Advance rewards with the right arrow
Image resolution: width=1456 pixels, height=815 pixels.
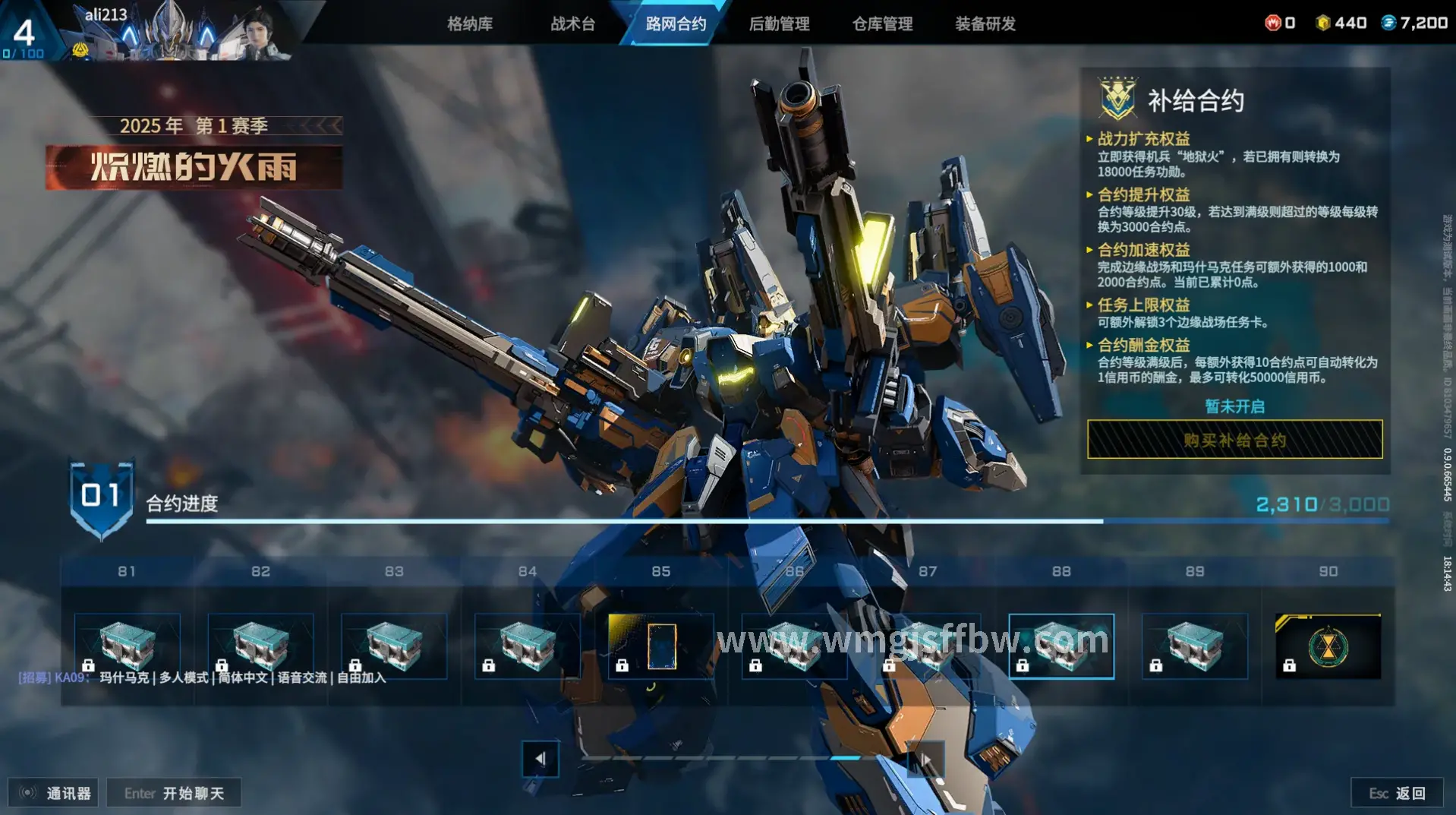(926, 759)
